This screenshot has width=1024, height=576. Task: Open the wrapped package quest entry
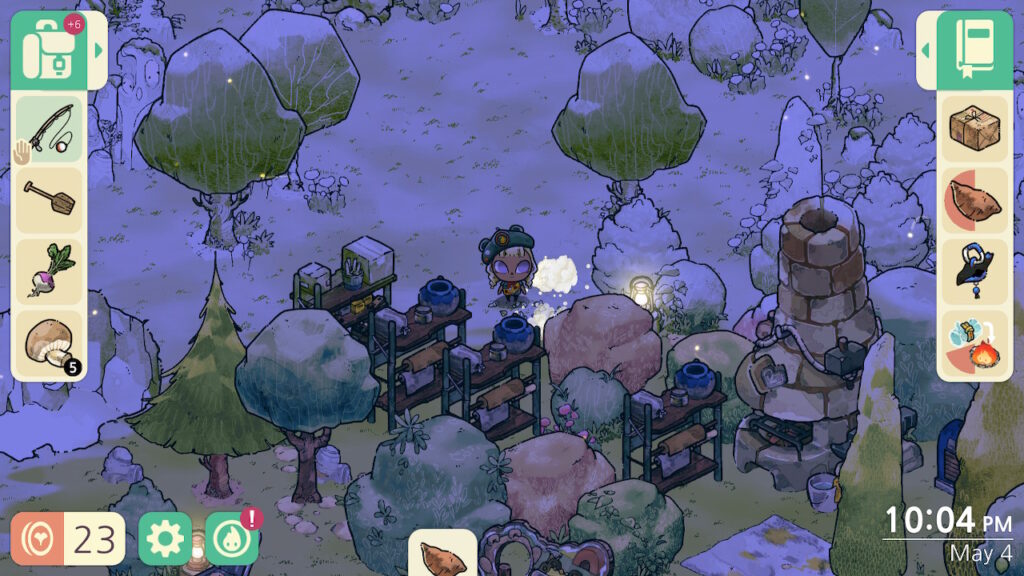[977, 130]
